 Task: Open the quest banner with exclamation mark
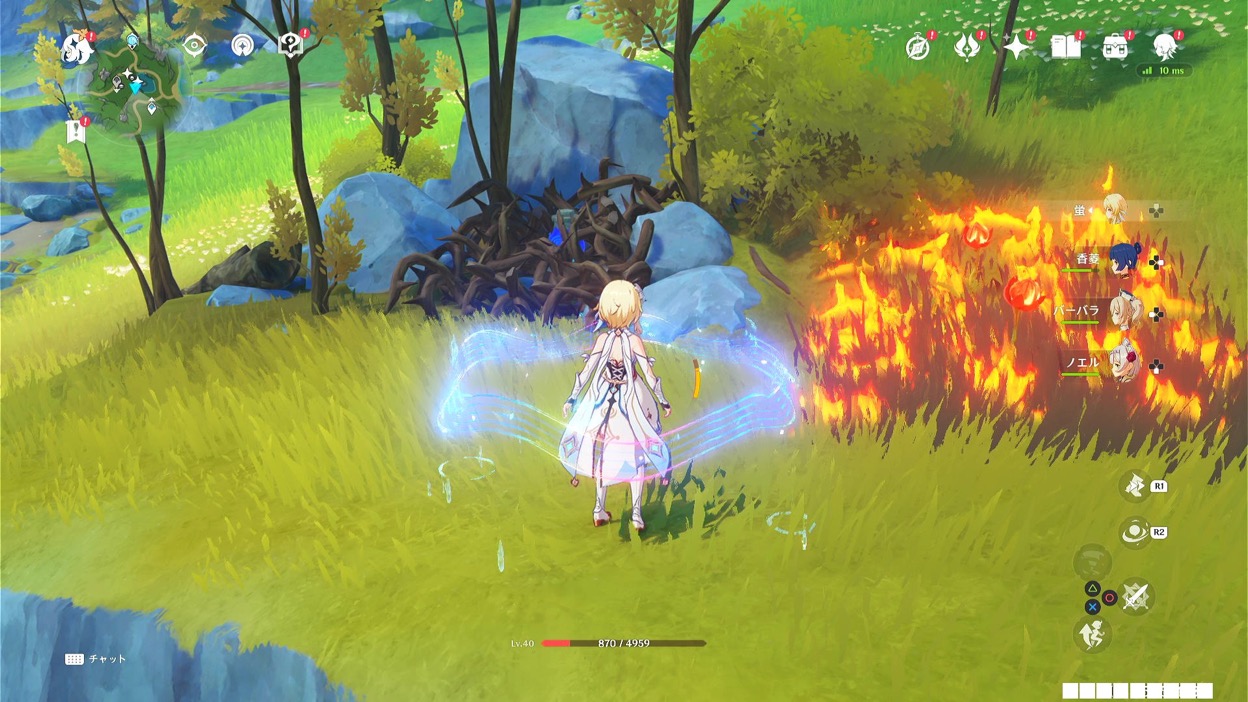tap(76, 131)
